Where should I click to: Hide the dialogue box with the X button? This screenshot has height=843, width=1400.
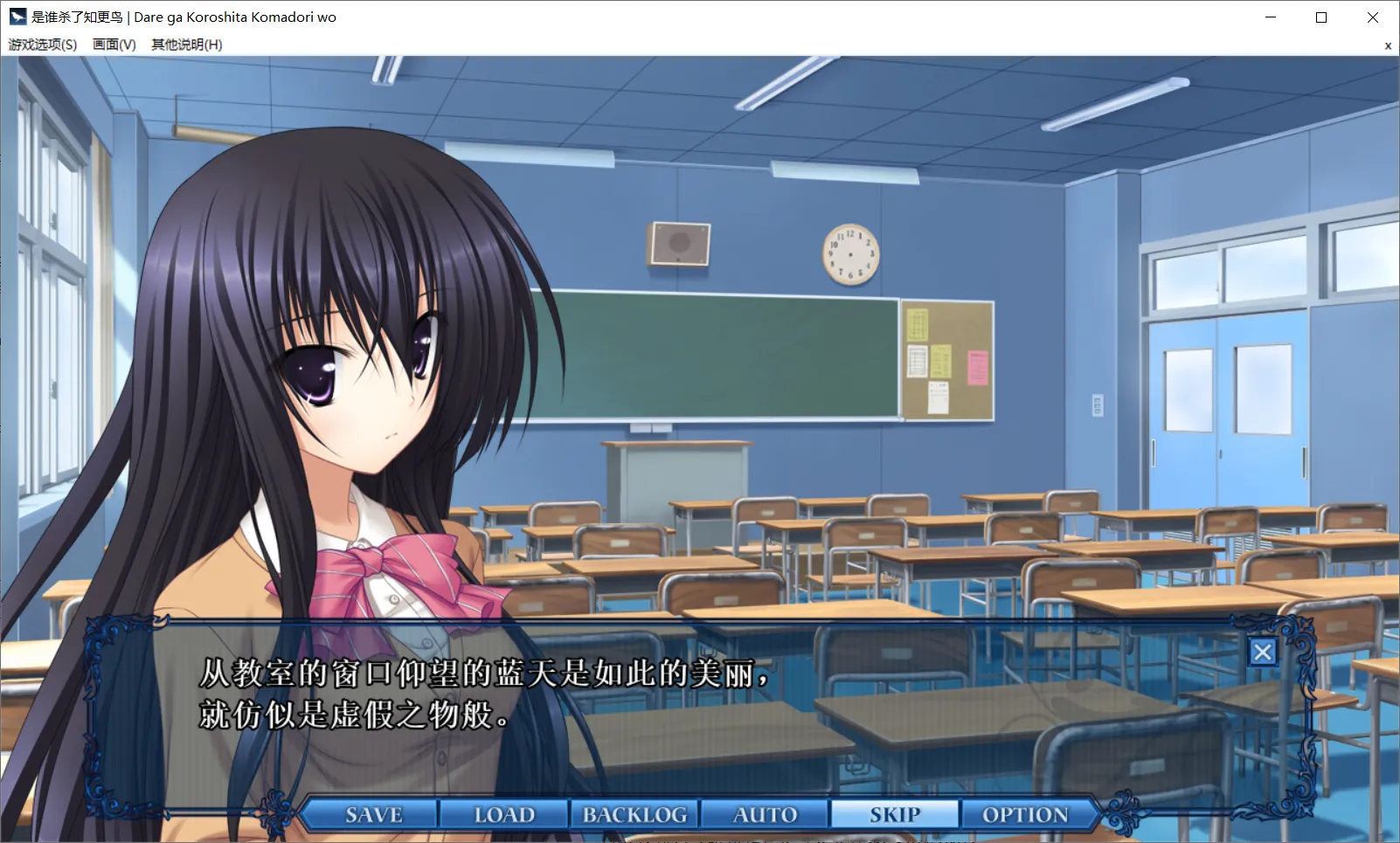click(x=1262, y=652)
